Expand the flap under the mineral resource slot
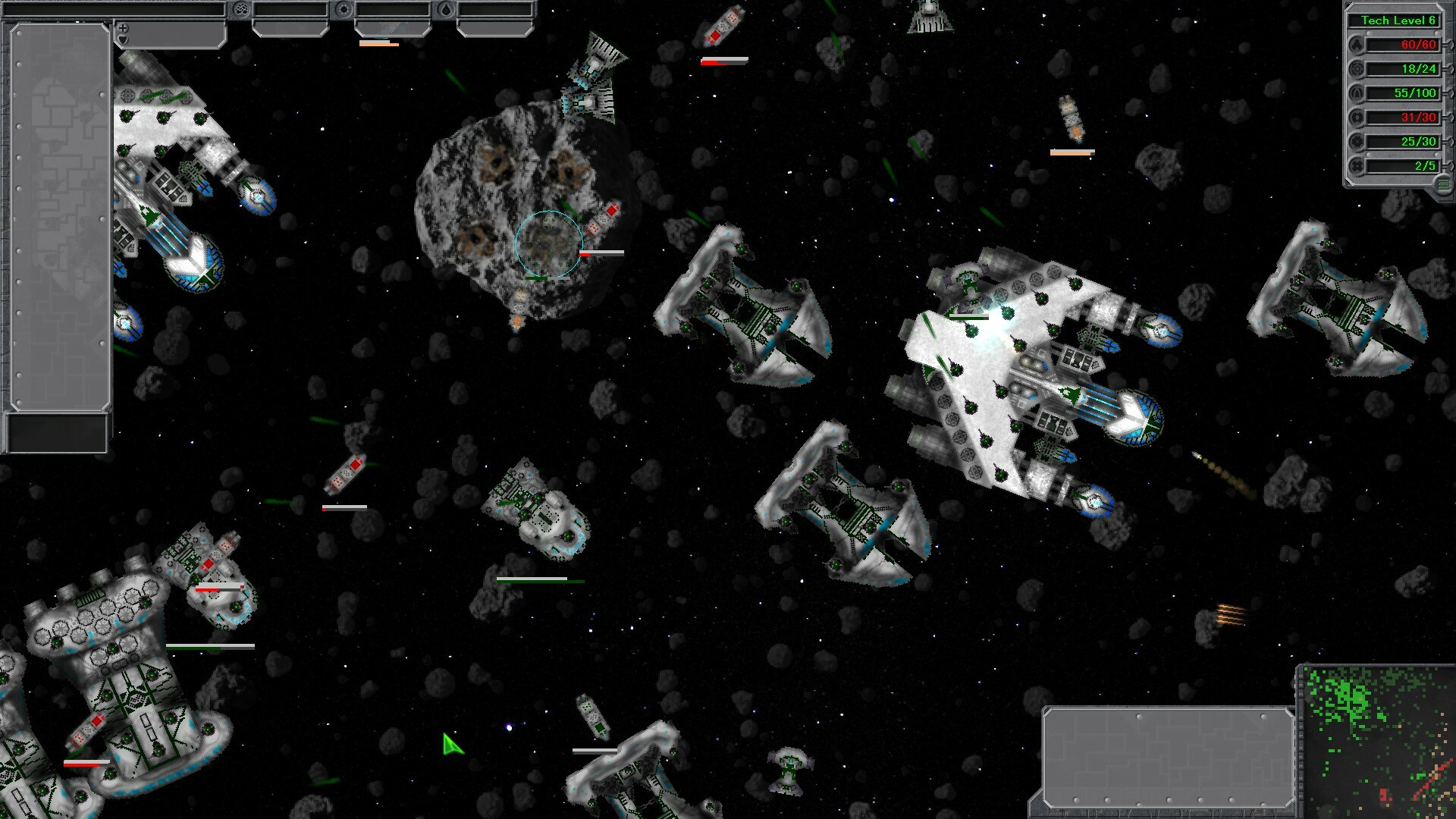This screenshot has height=819, width=1456. pyautogui.click(x=290, y=29)
